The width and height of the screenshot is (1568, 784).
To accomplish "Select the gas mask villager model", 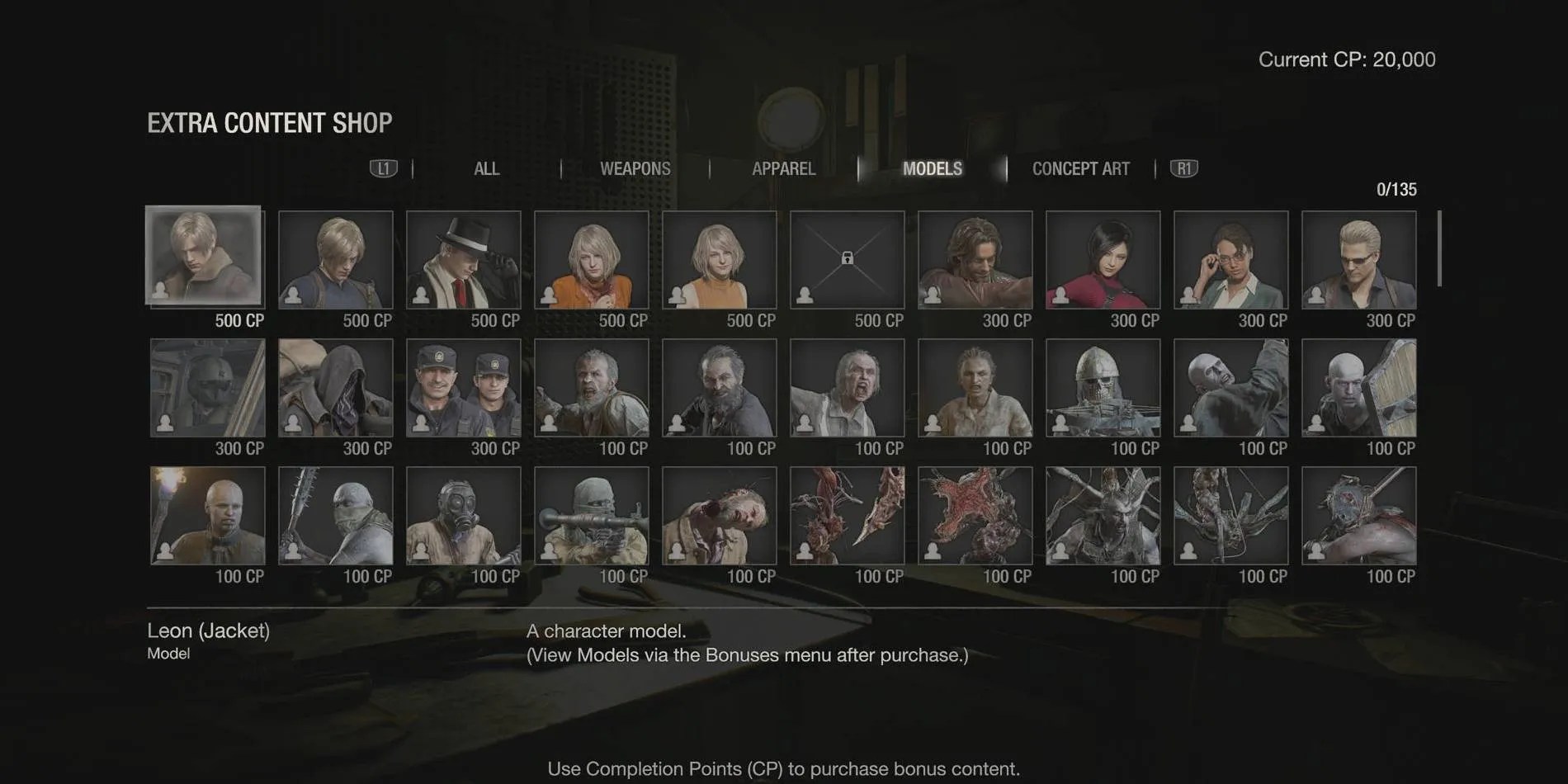I will (464, 513).
